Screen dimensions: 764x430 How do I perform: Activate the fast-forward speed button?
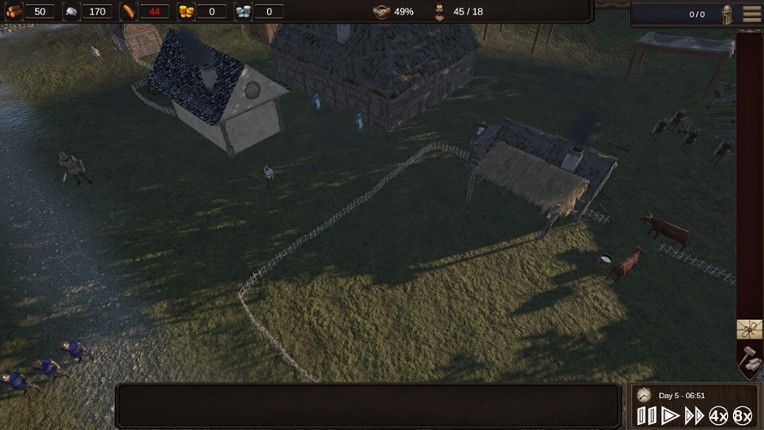[x=694, y=416]
